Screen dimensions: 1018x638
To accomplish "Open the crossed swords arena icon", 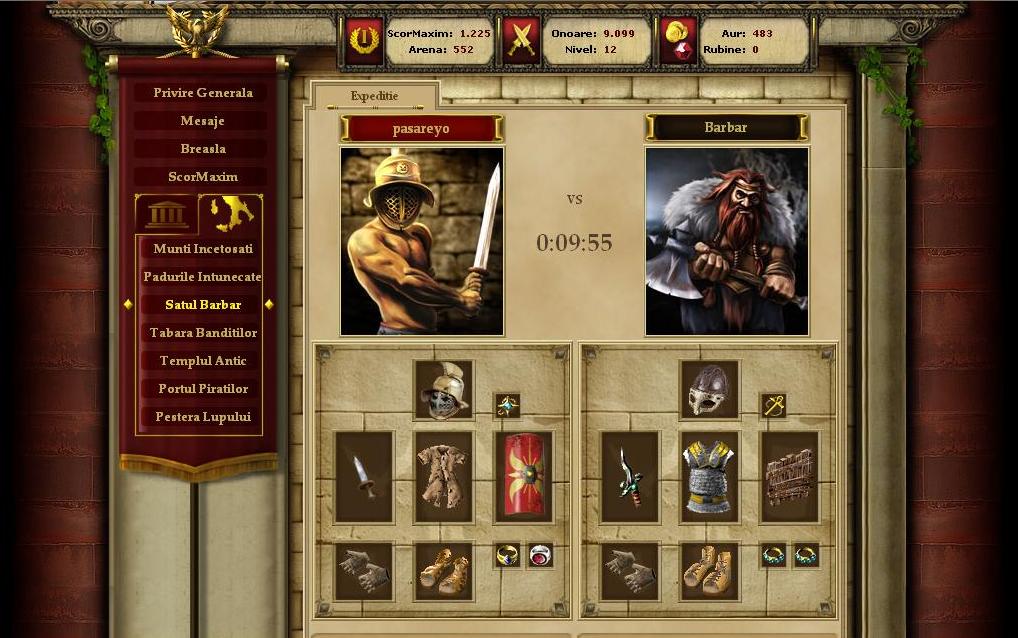I will pyautogui.click(x=521, y=41).
